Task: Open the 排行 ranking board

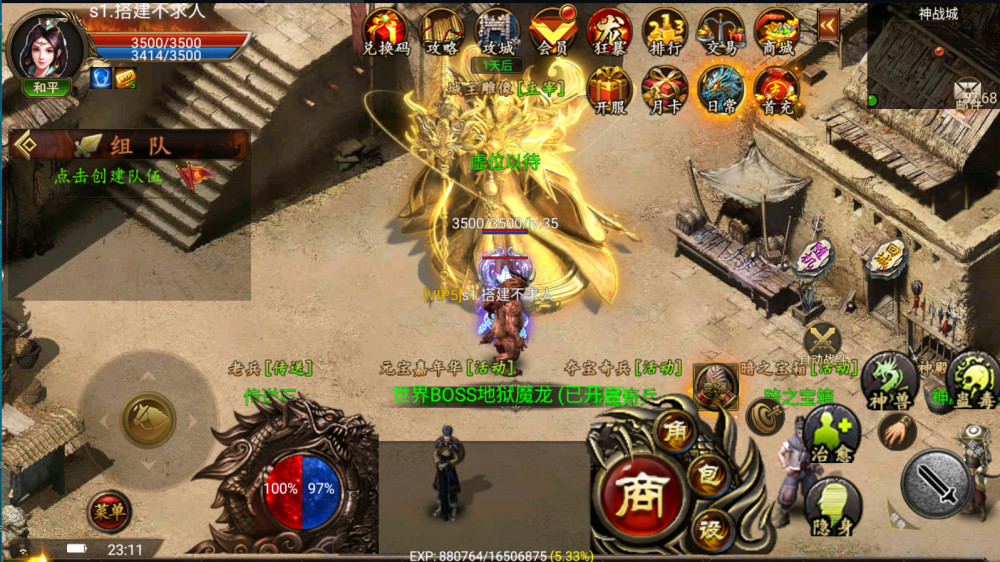Action: (665, 31)
